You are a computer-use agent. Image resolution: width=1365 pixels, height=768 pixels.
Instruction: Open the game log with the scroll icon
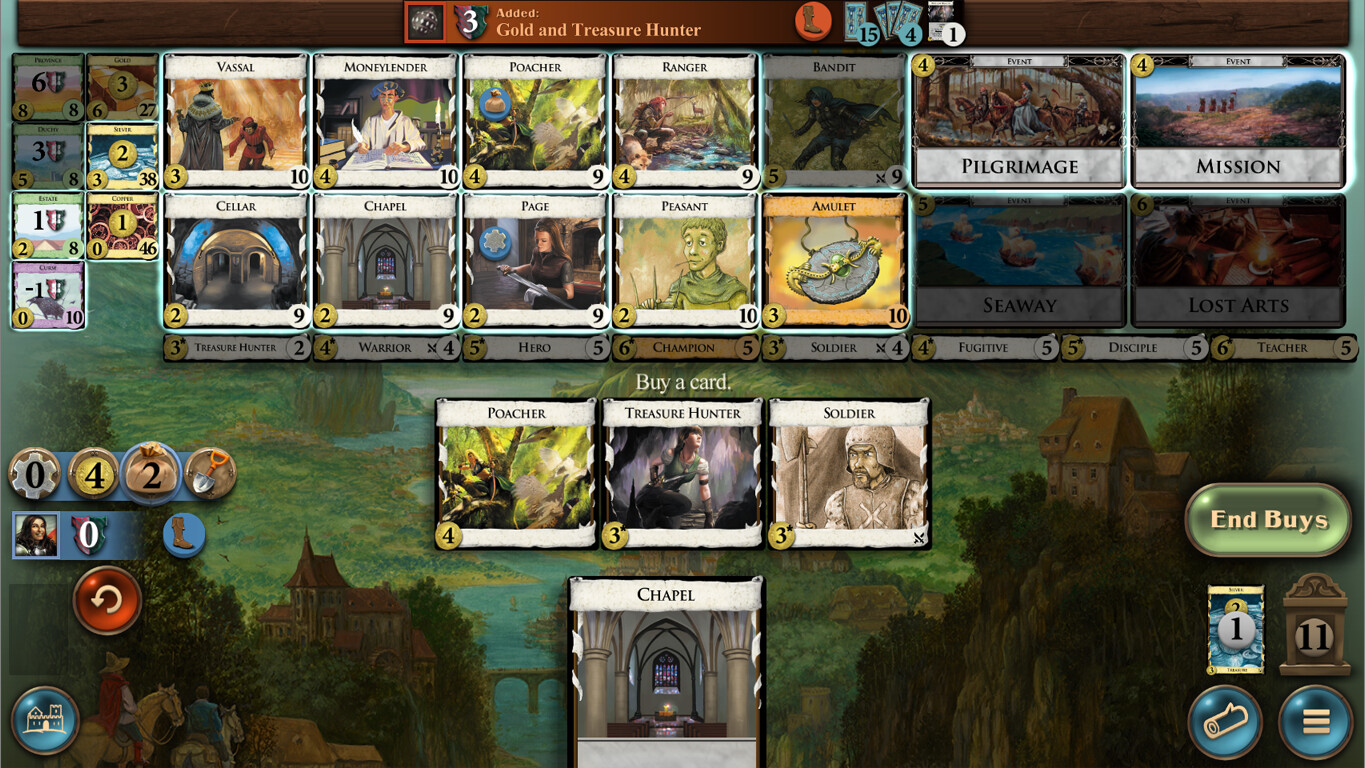click(x=1225, y=722)
